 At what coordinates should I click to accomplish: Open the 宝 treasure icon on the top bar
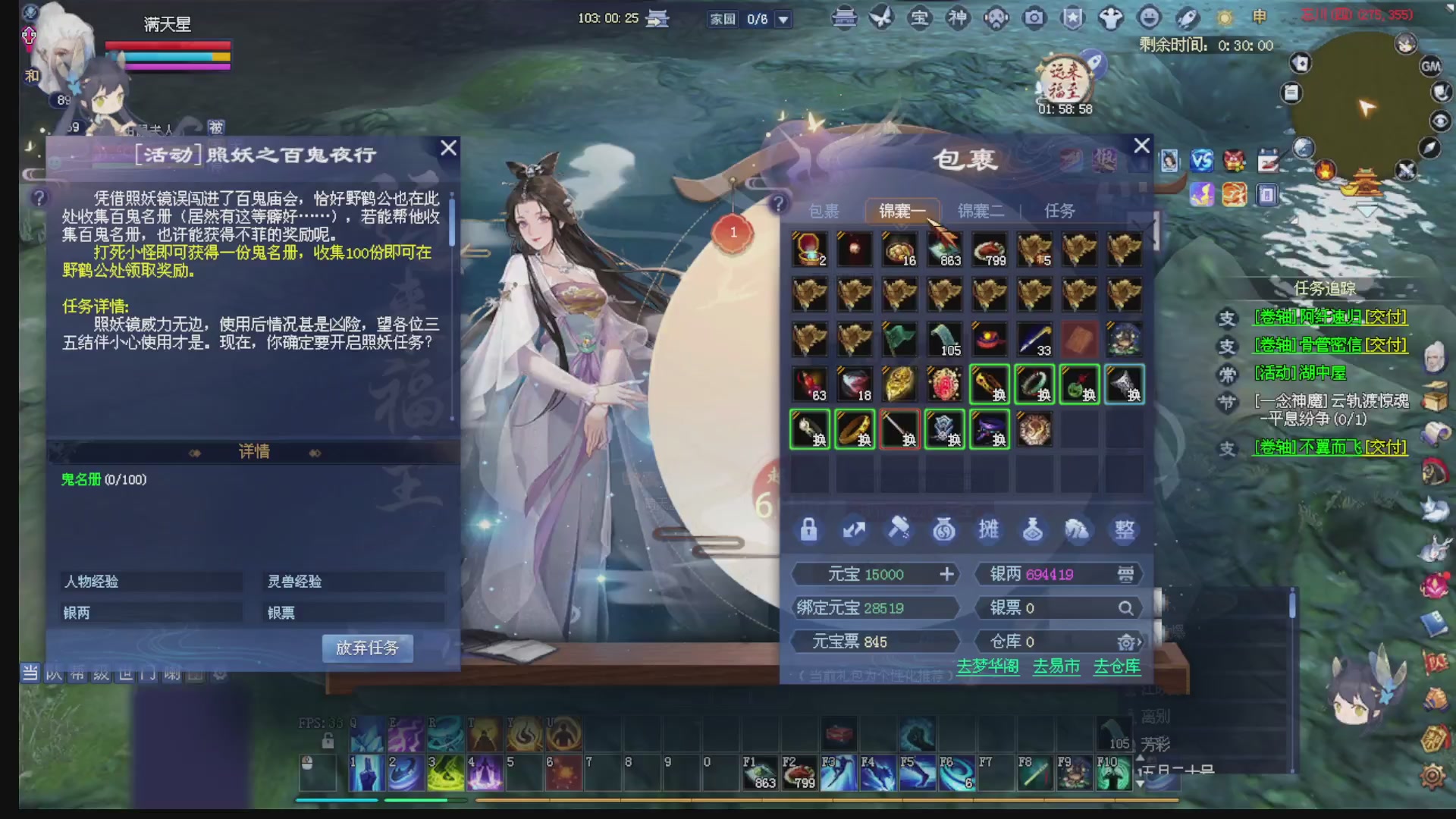click(x=921, y=17)
